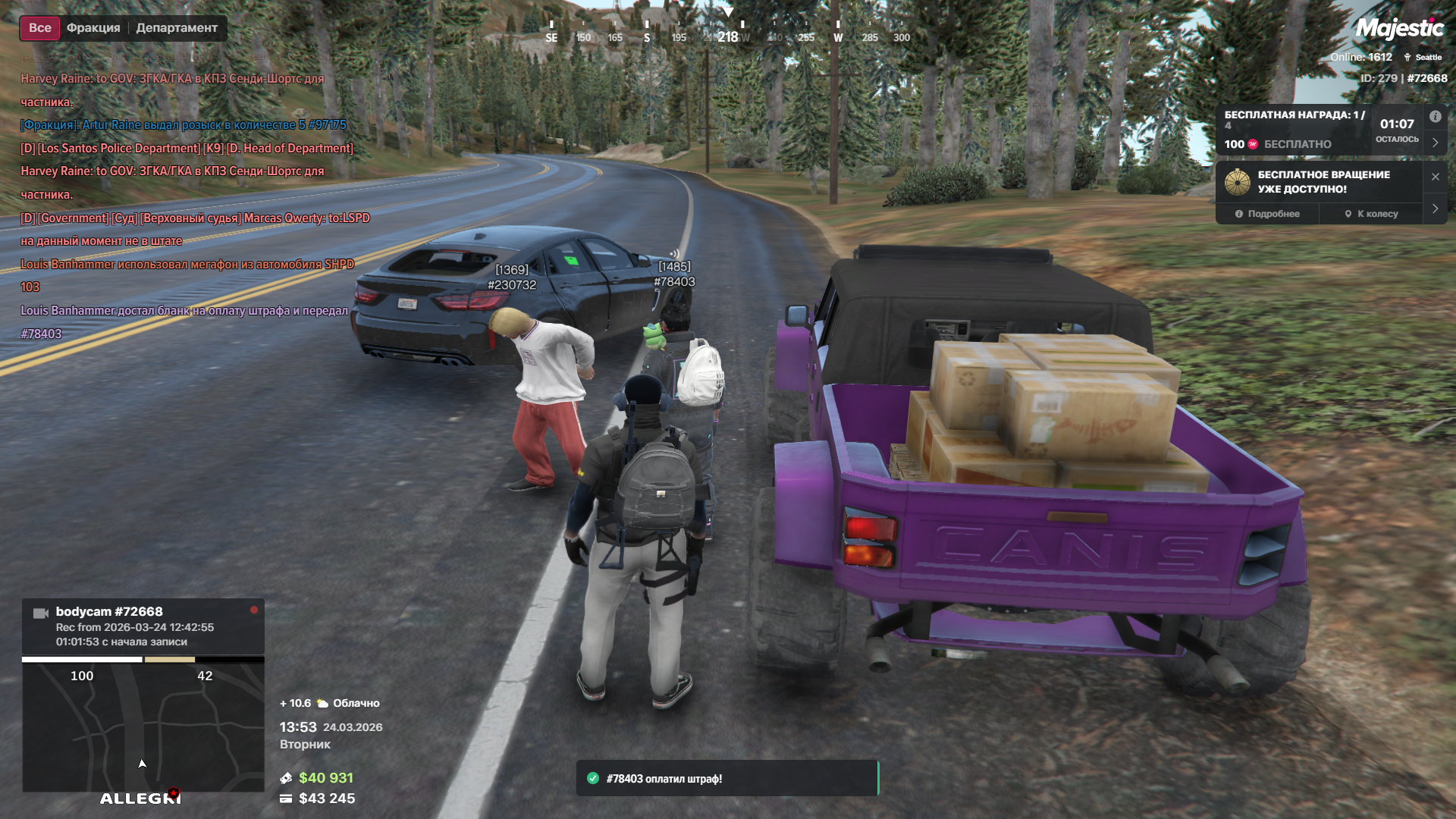Select the Фракция chat tab
1456x819 pixels.
point(93,28)
